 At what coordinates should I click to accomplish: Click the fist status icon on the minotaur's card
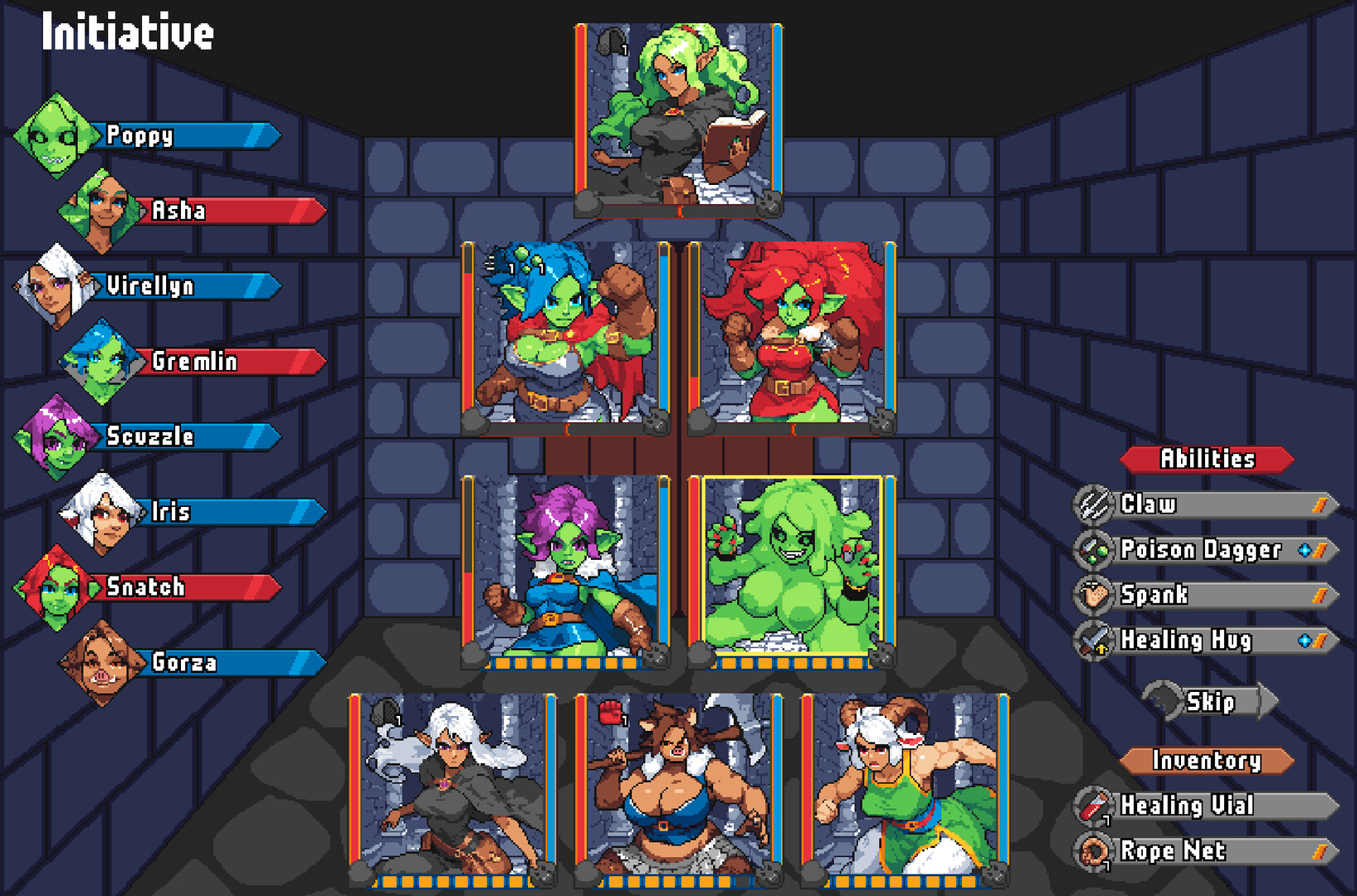(x=612, y=711)
